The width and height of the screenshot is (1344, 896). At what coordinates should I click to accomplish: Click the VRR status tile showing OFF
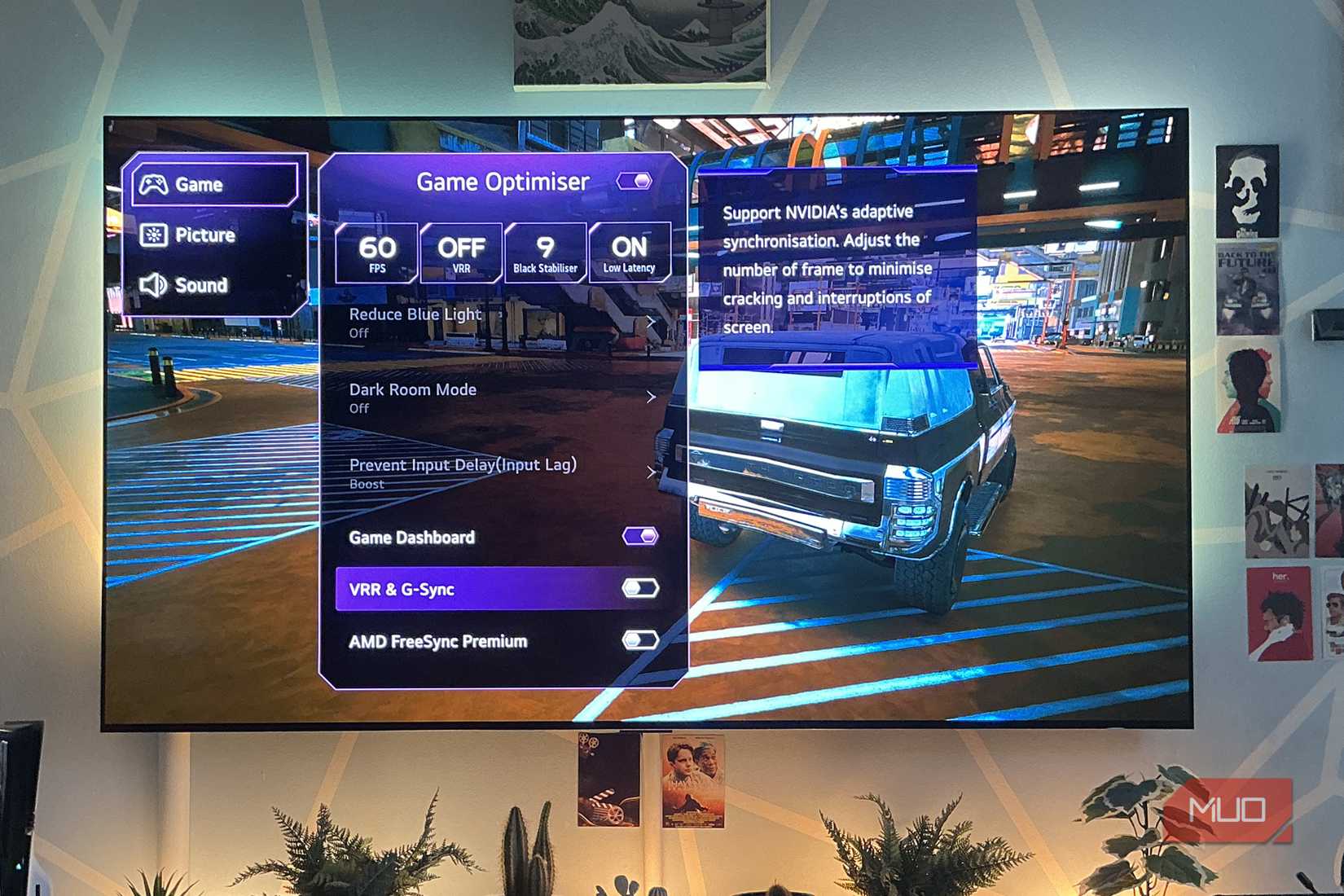click(461, 252)
